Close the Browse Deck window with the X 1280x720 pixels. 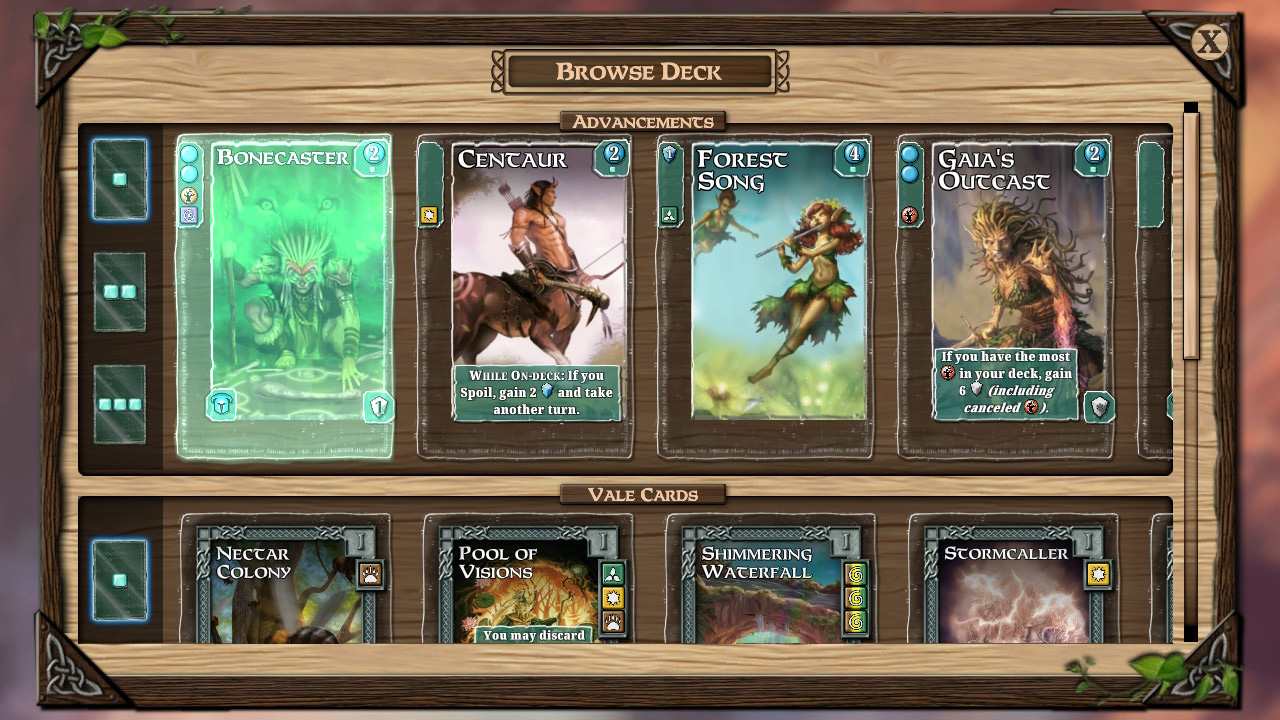[1209, 42]
